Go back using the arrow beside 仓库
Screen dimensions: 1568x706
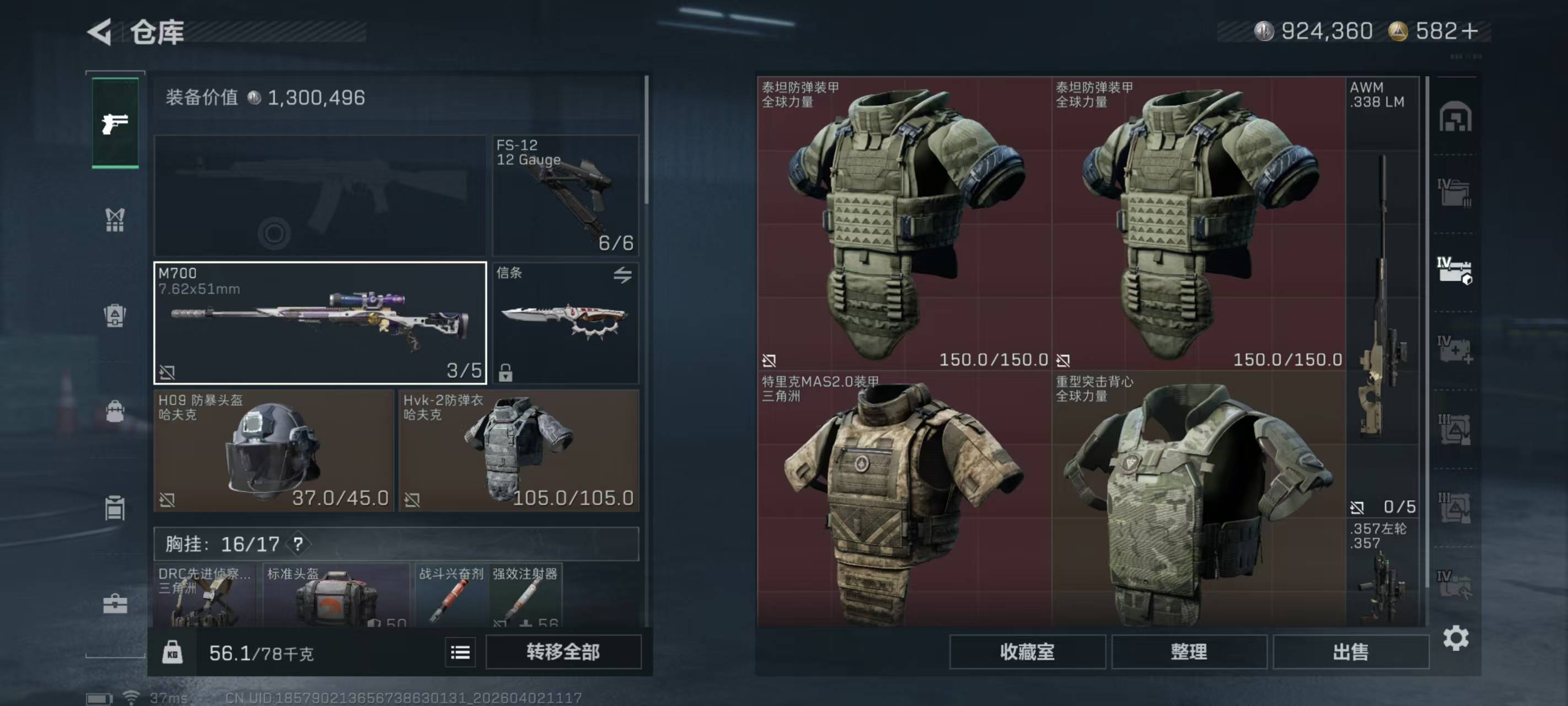click(100, 31)
